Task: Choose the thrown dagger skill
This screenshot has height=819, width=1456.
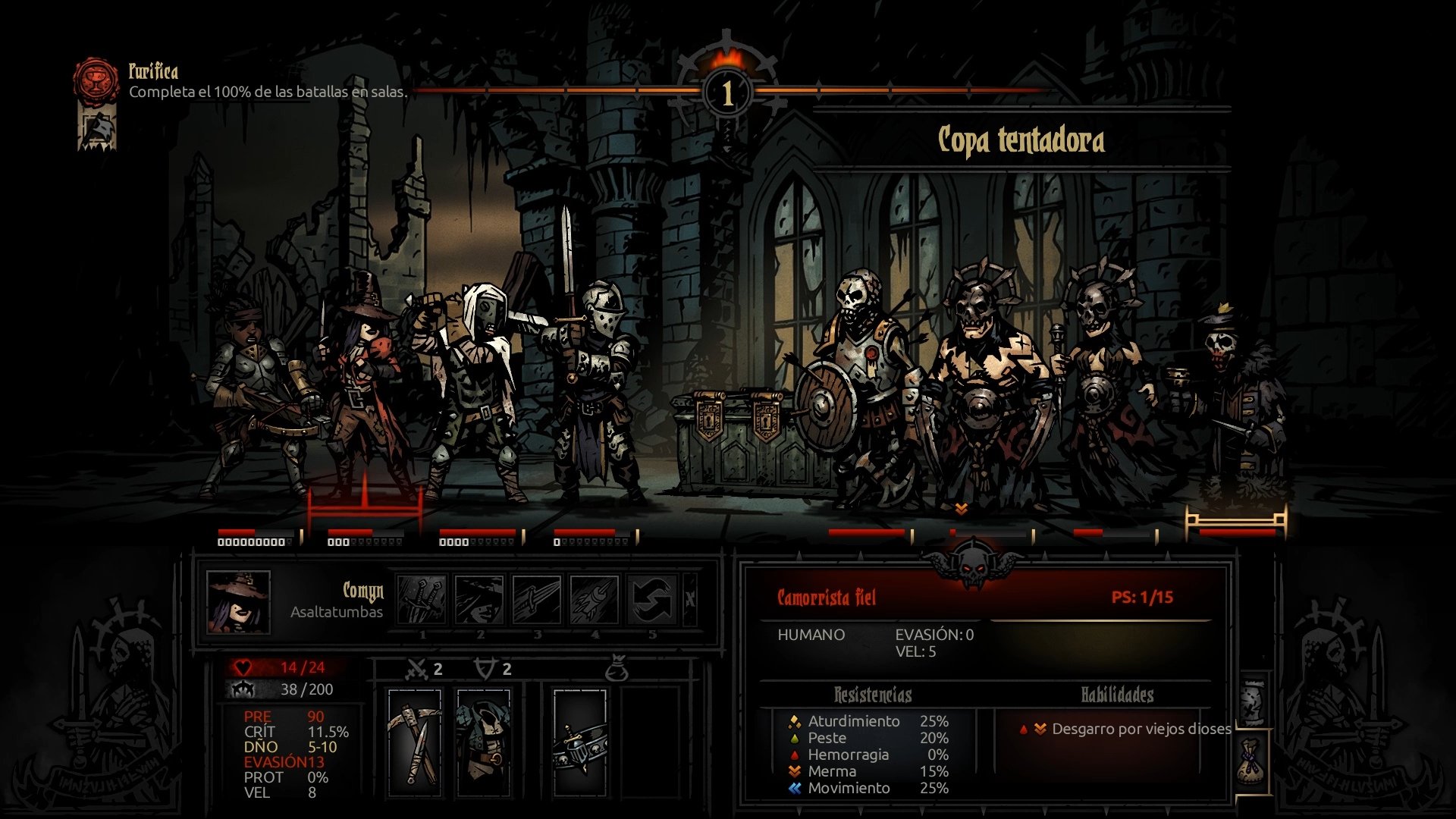Action: tap(536, 600)
